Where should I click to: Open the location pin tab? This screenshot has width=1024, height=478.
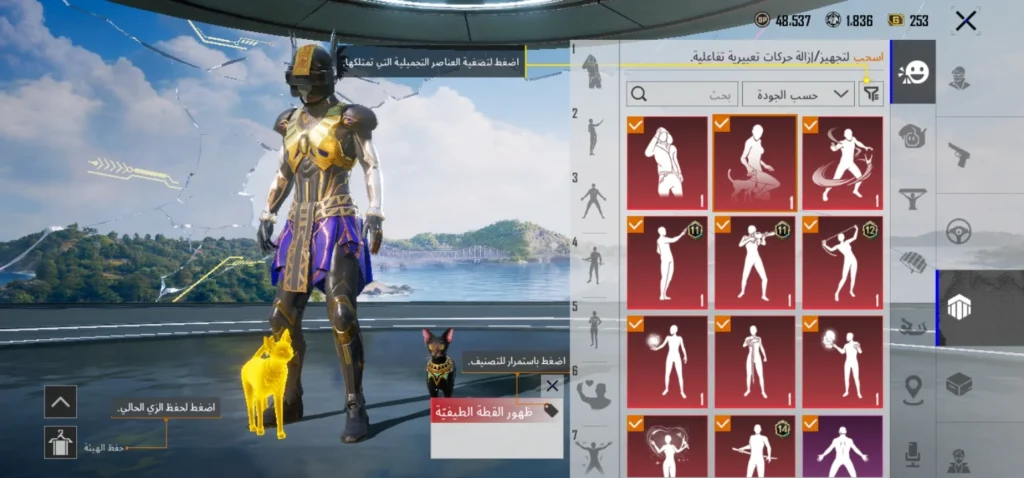click(913, 390)
